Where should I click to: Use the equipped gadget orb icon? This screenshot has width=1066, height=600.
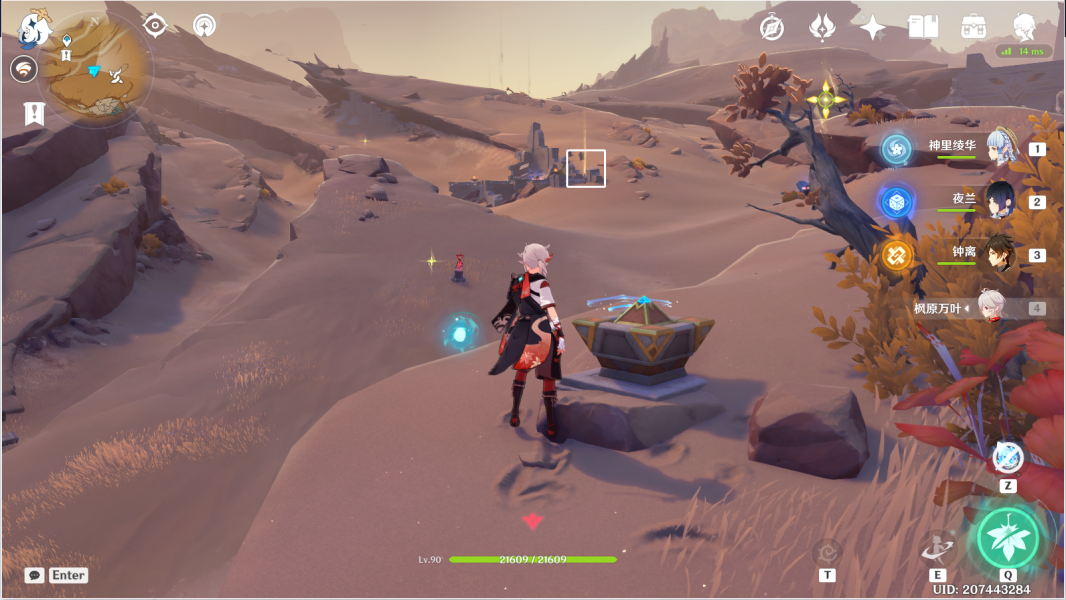tap(1008, 457)
